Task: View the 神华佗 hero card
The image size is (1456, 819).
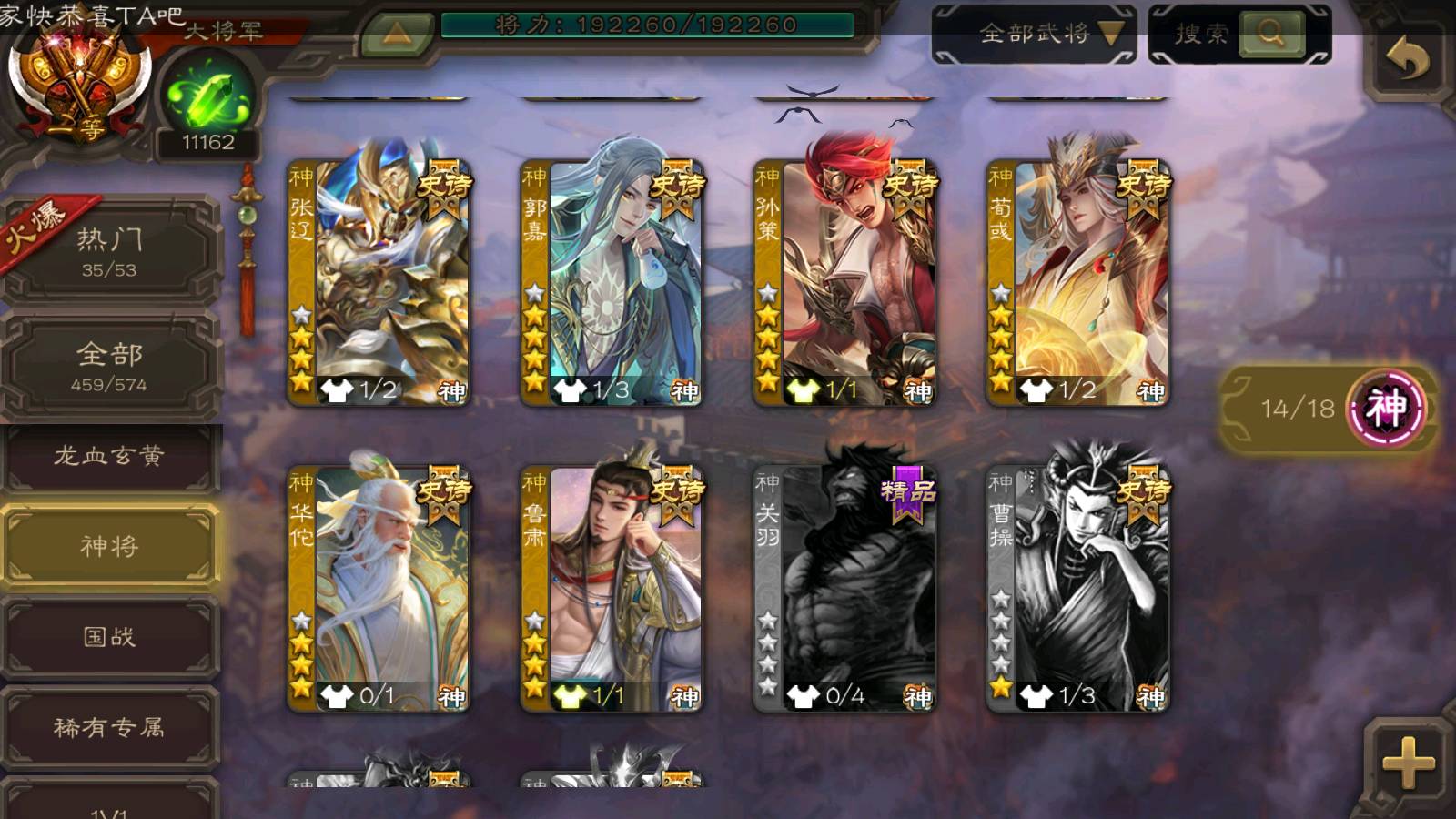Action: pyautogui.click(x=379, y=588)
